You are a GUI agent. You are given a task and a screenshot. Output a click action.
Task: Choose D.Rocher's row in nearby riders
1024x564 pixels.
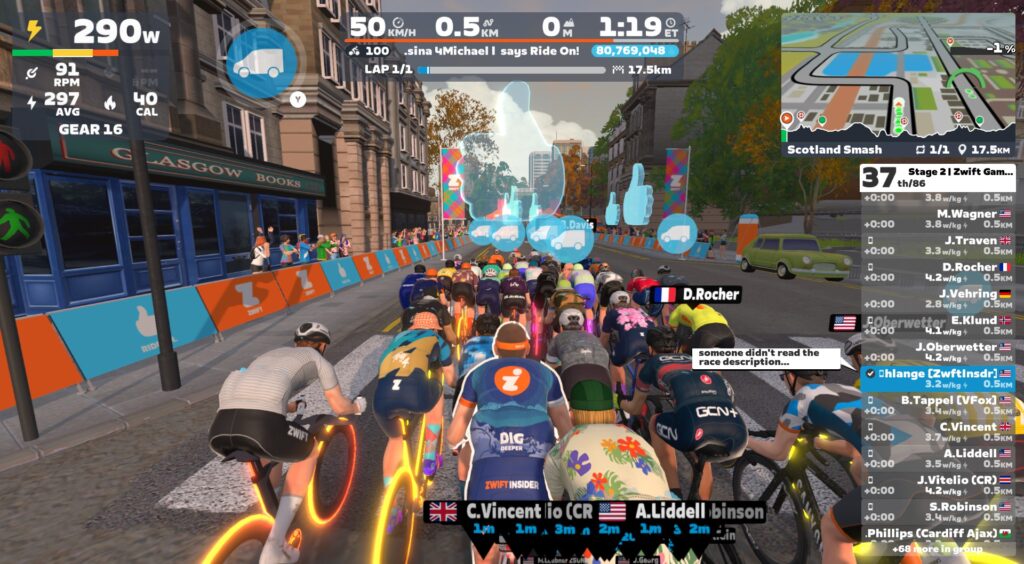938,272
